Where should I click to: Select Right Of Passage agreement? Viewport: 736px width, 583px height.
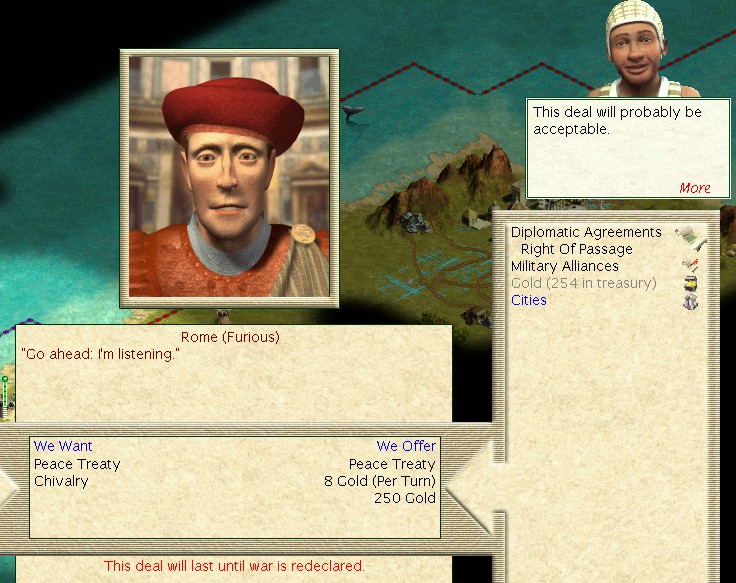[x=576, y=249]
